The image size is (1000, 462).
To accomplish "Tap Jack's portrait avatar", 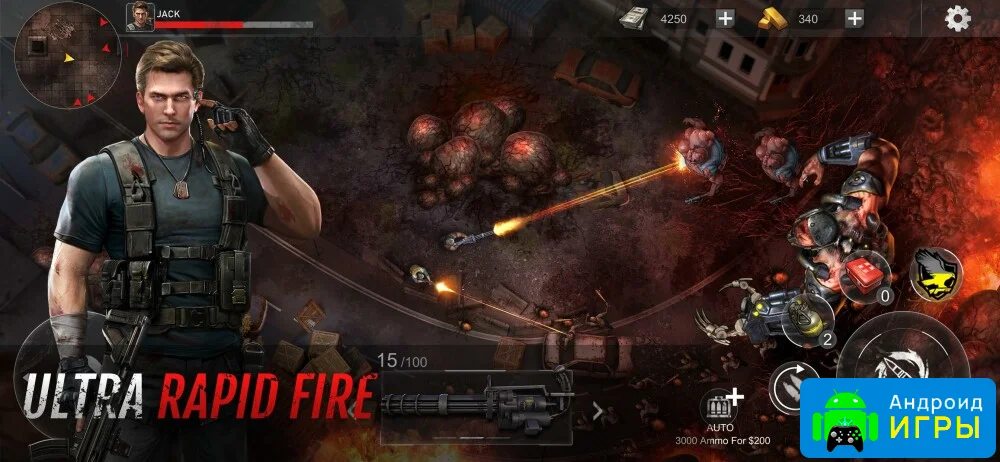I will 140,17.
